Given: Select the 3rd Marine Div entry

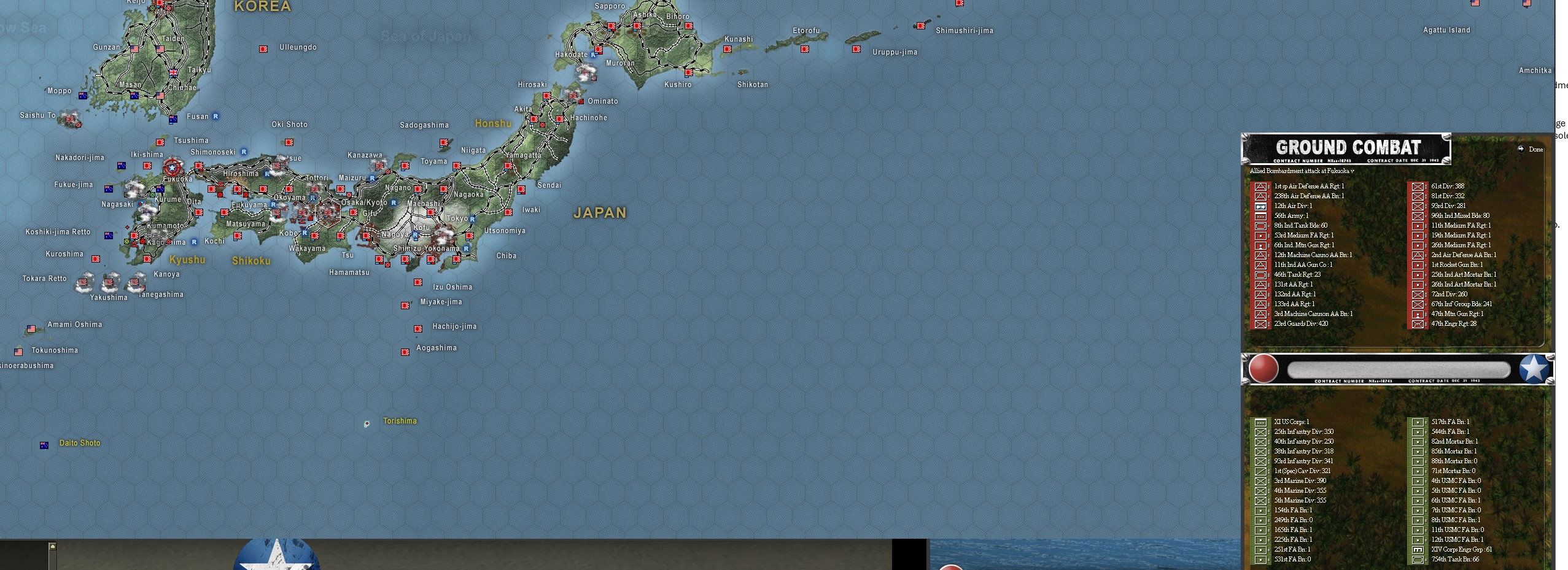Looking at the screenshot, I should [1262, 480].
